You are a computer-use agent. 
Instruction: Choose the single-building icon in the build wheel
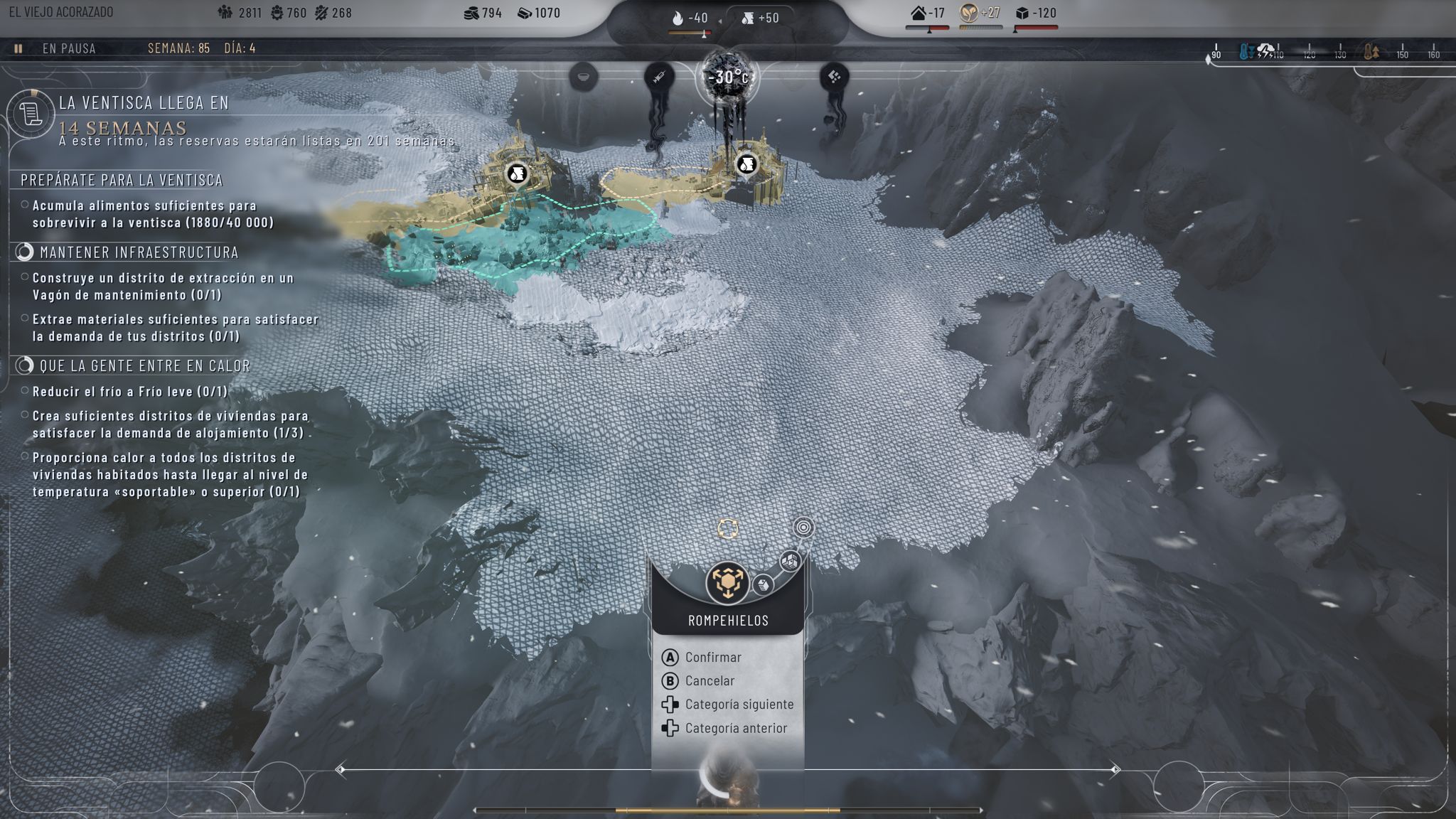(763, 584)
